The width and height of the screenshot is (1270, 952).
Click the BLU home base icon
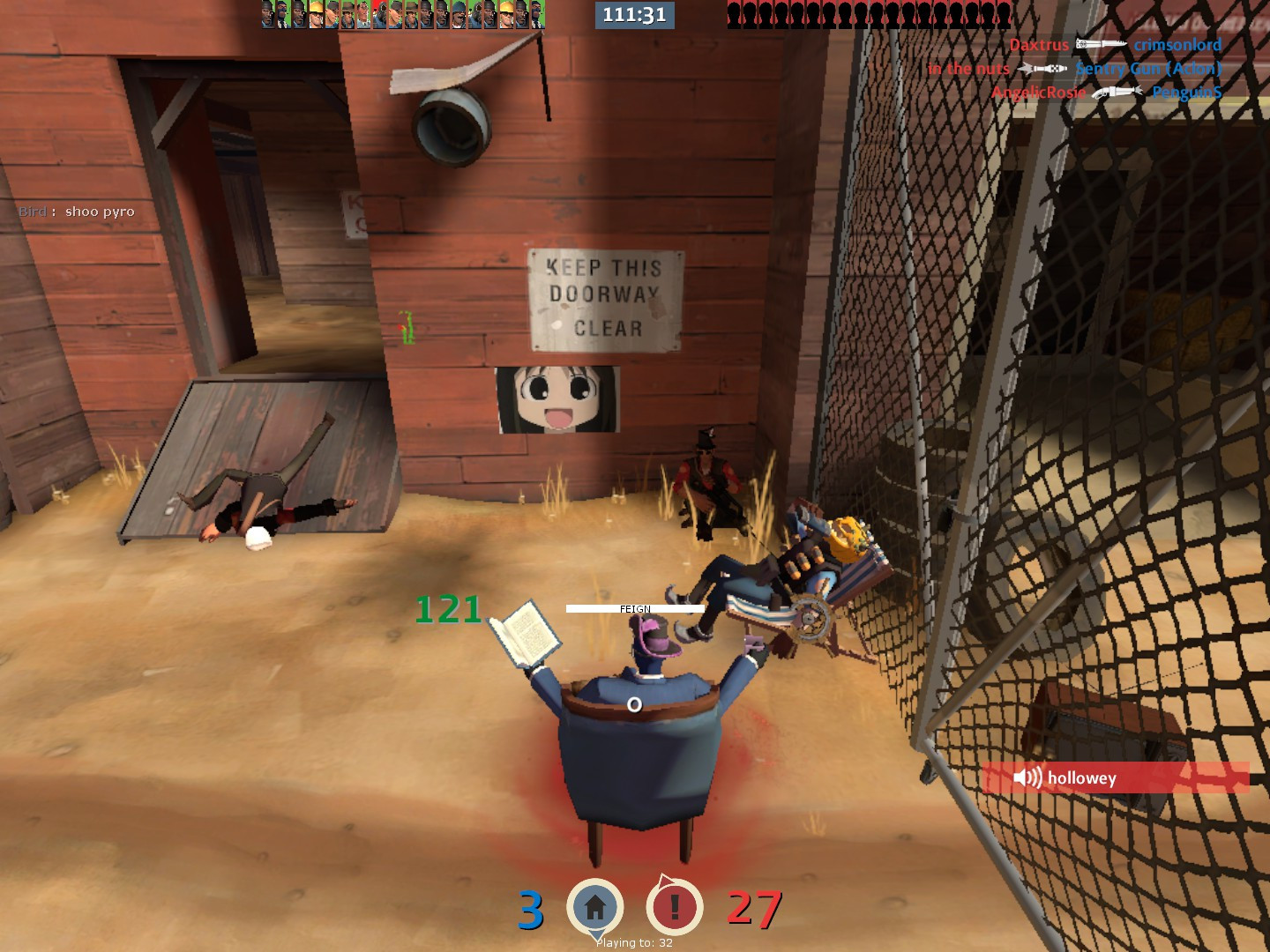click(596, 904)
